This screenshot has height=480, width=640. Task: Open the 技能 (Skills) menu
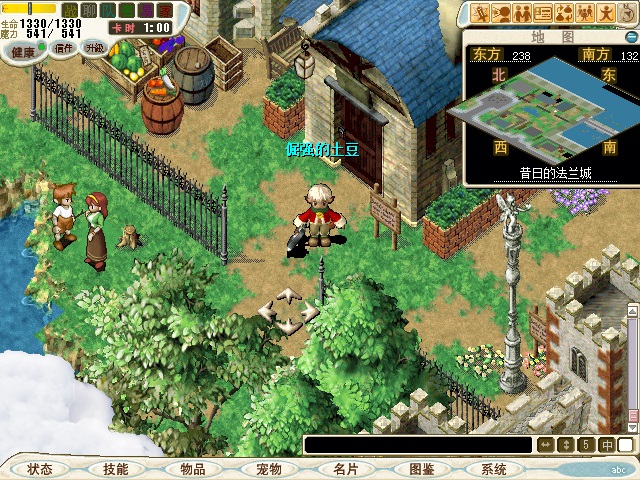[x=115, y=469]
